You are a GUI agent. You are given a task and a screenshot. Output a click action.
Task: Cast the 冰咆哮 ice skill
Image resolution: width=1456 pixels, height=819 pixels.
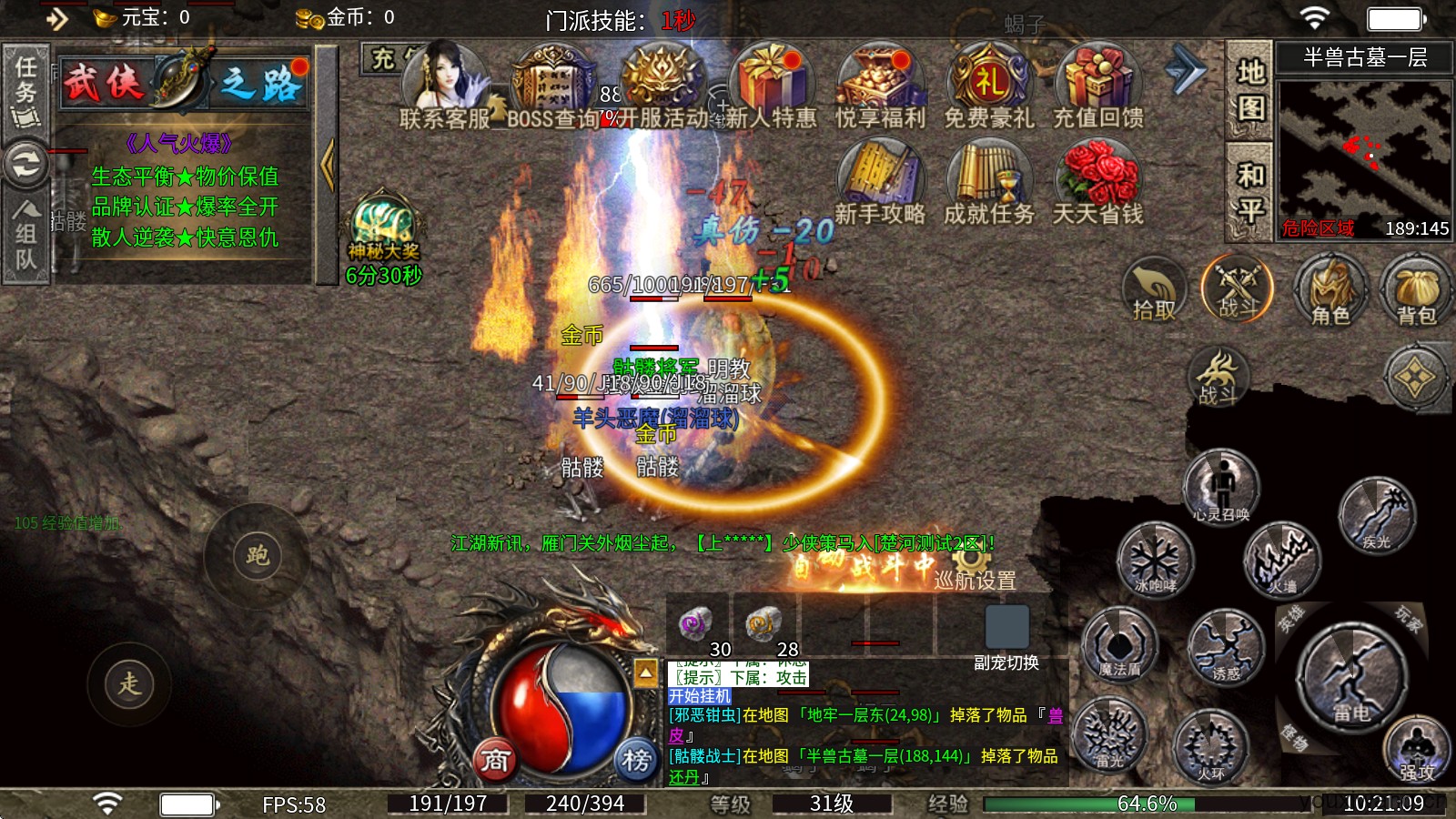coord(1155,558)
